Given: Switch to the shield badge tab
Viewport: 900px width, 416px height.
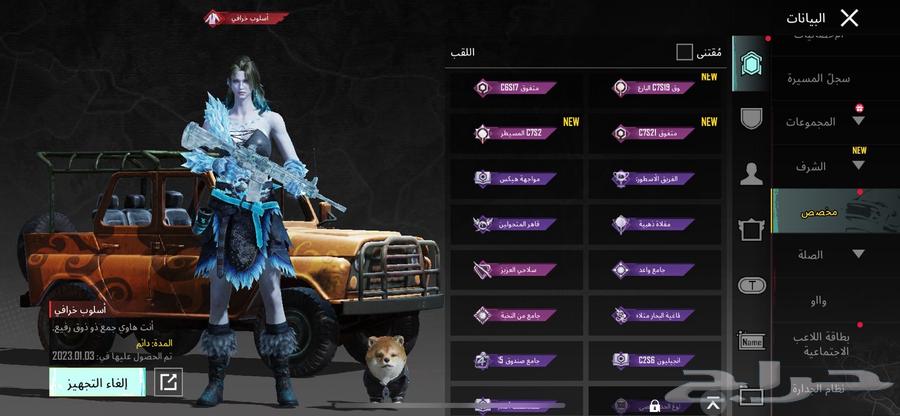Looking at the screenshot, I should point(750,119).
